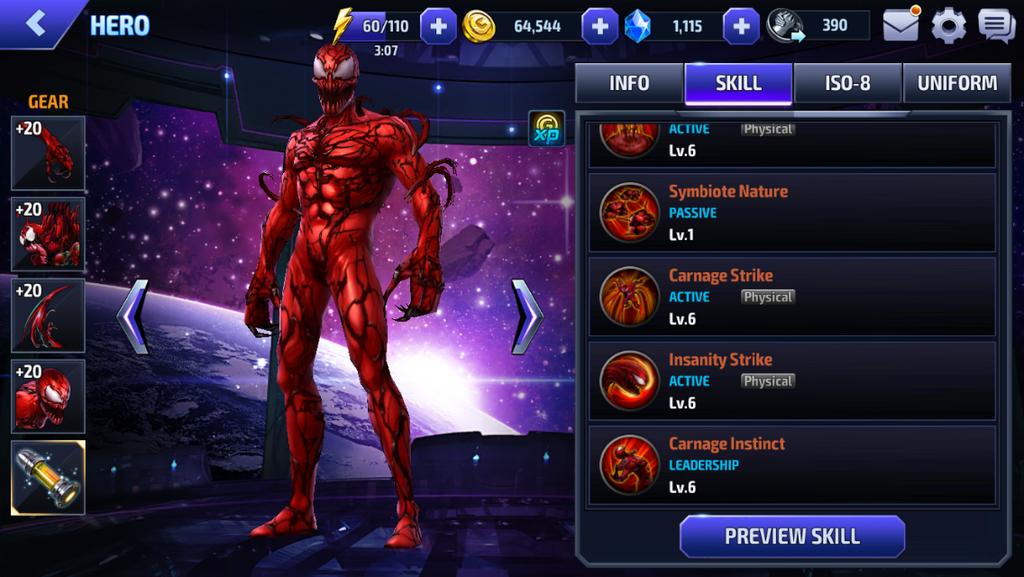Viewport: 1024px width, 577px height.
Task: Select the Symbiote Nature passive skill
Action: point(792,212)
